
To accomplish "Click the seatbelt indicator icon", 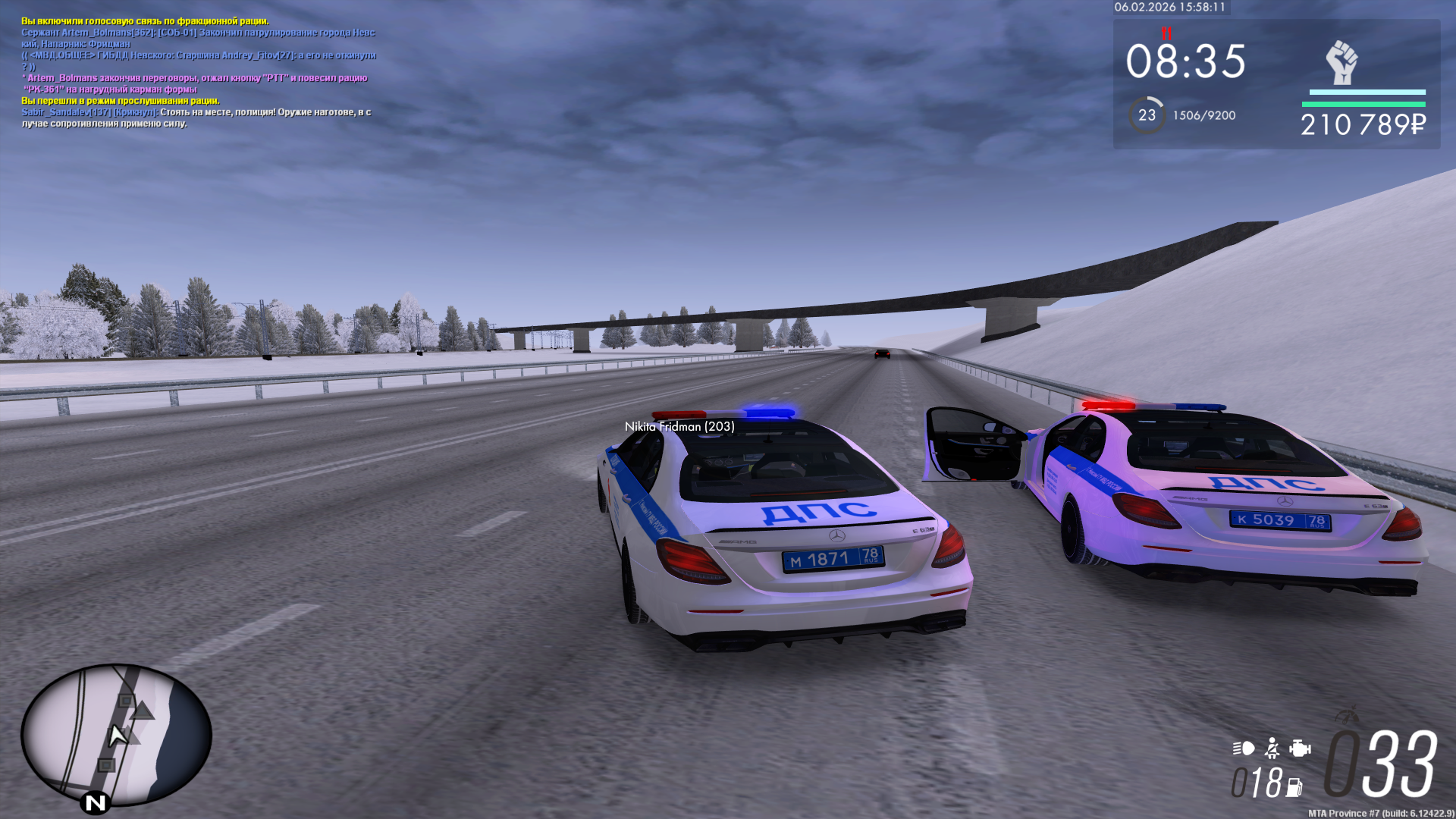I will pos(1272,748).
